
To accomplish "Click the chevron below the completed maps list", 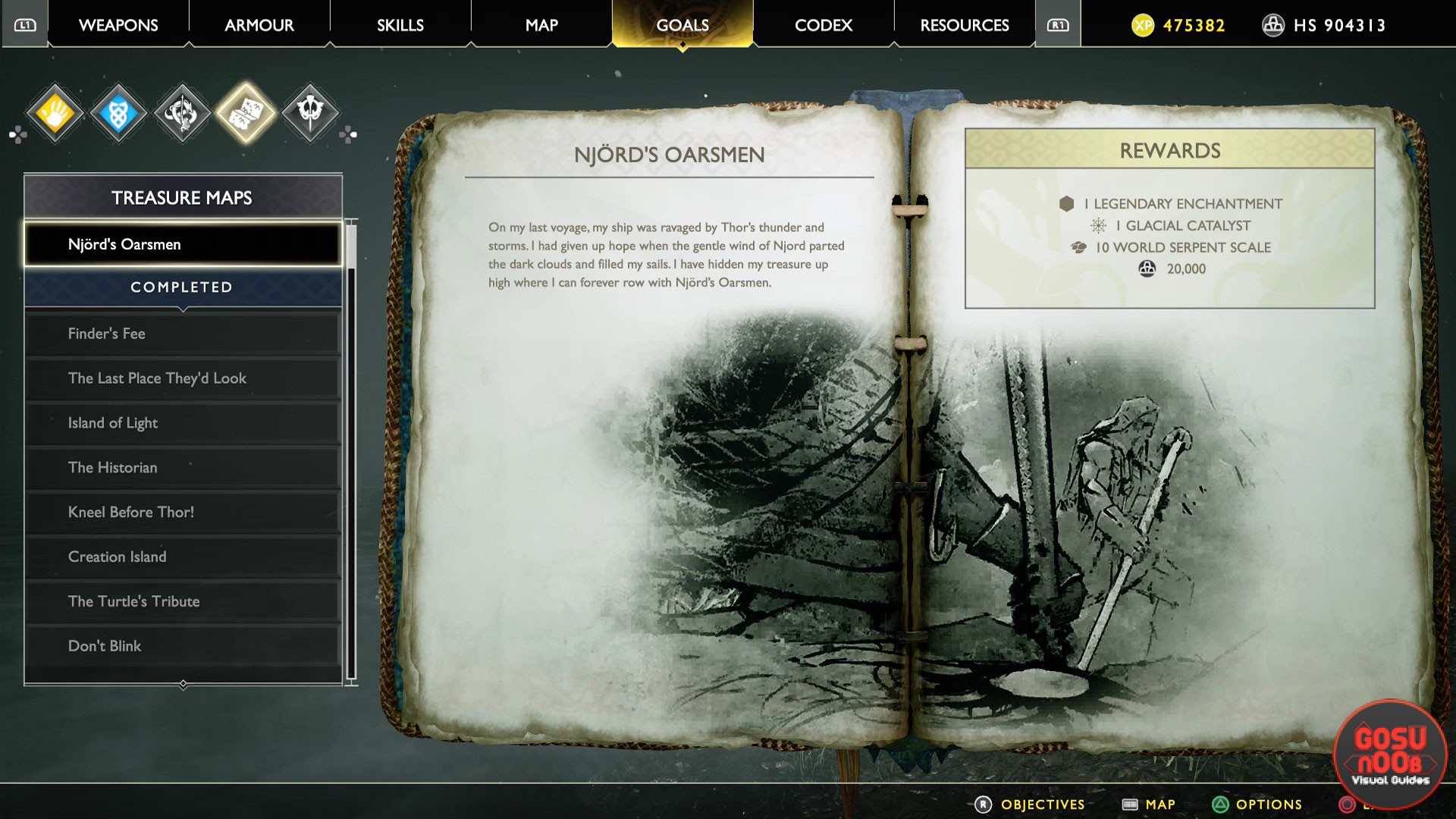I will (182, 684).
